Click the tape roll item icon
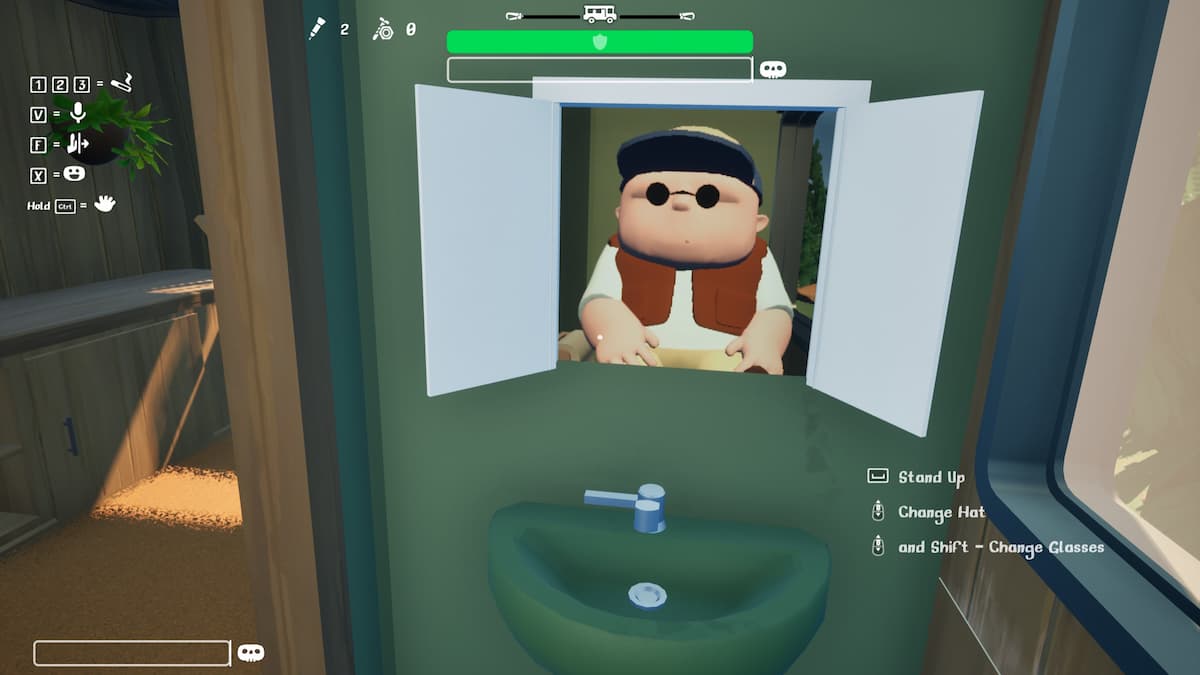 (x=383, y=29)
